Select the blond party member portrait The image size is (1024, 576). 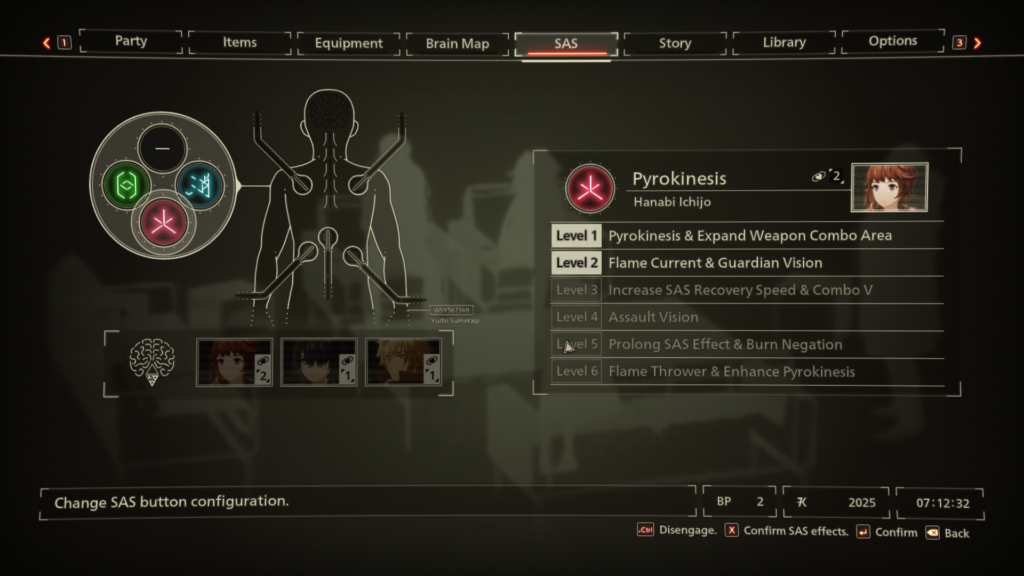[x=403, y=362]
